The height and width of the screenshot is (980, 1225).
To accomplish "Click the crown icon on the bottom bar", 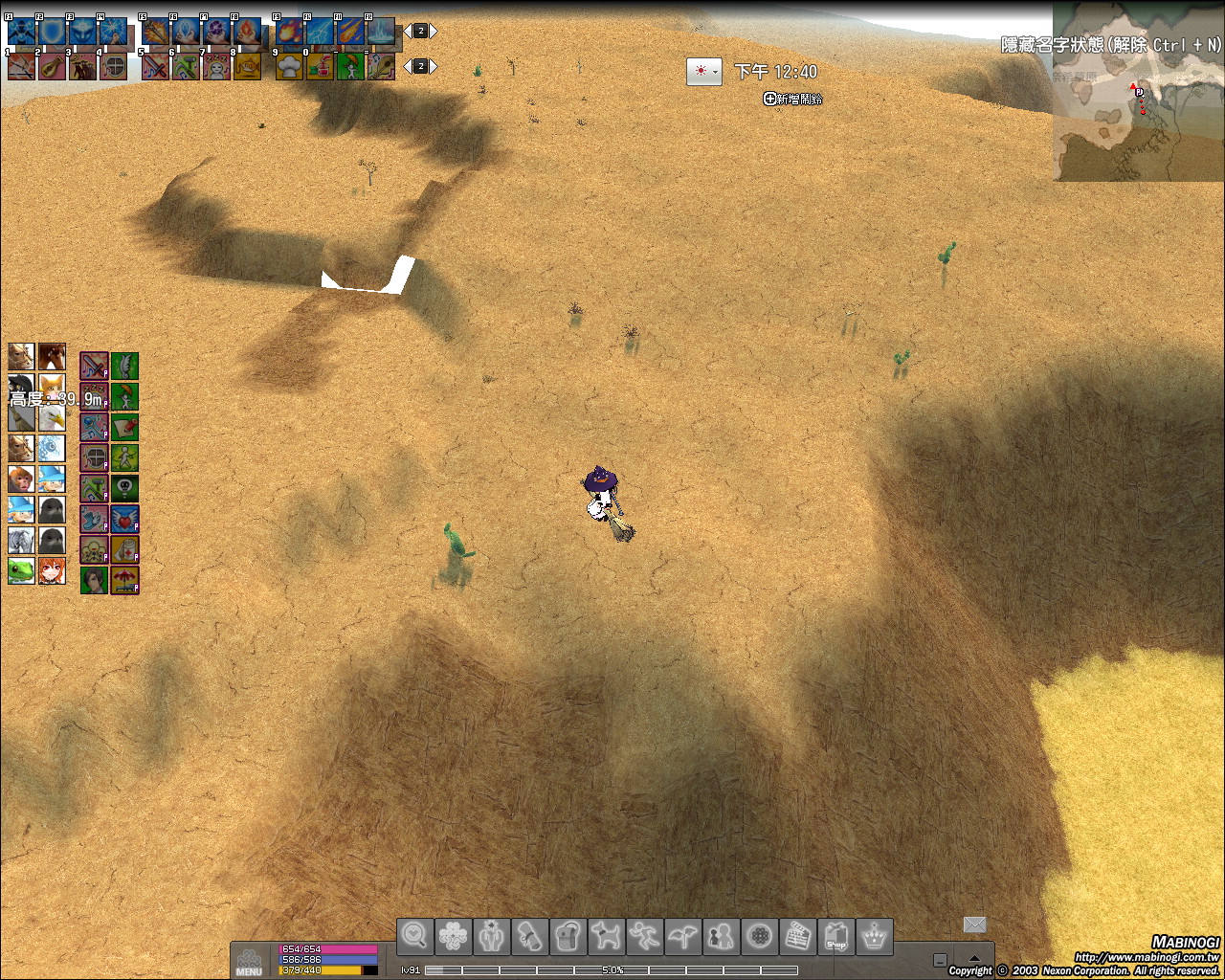I will (874, 937).
